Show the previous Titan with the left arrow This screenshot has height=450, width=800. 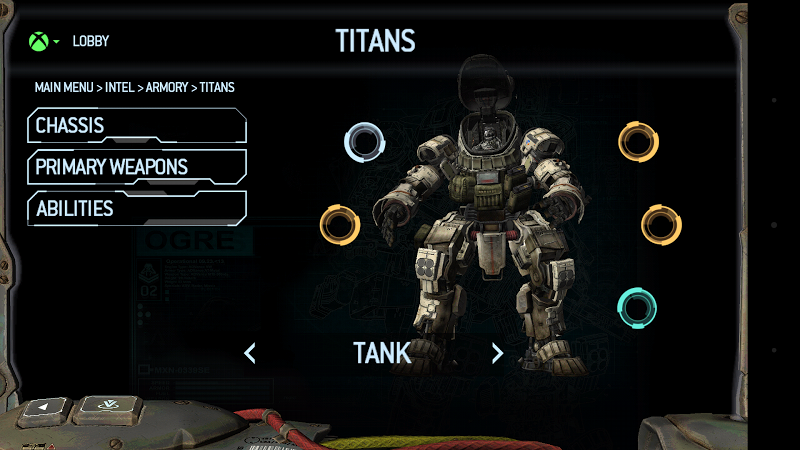click(x=250, y=353)
